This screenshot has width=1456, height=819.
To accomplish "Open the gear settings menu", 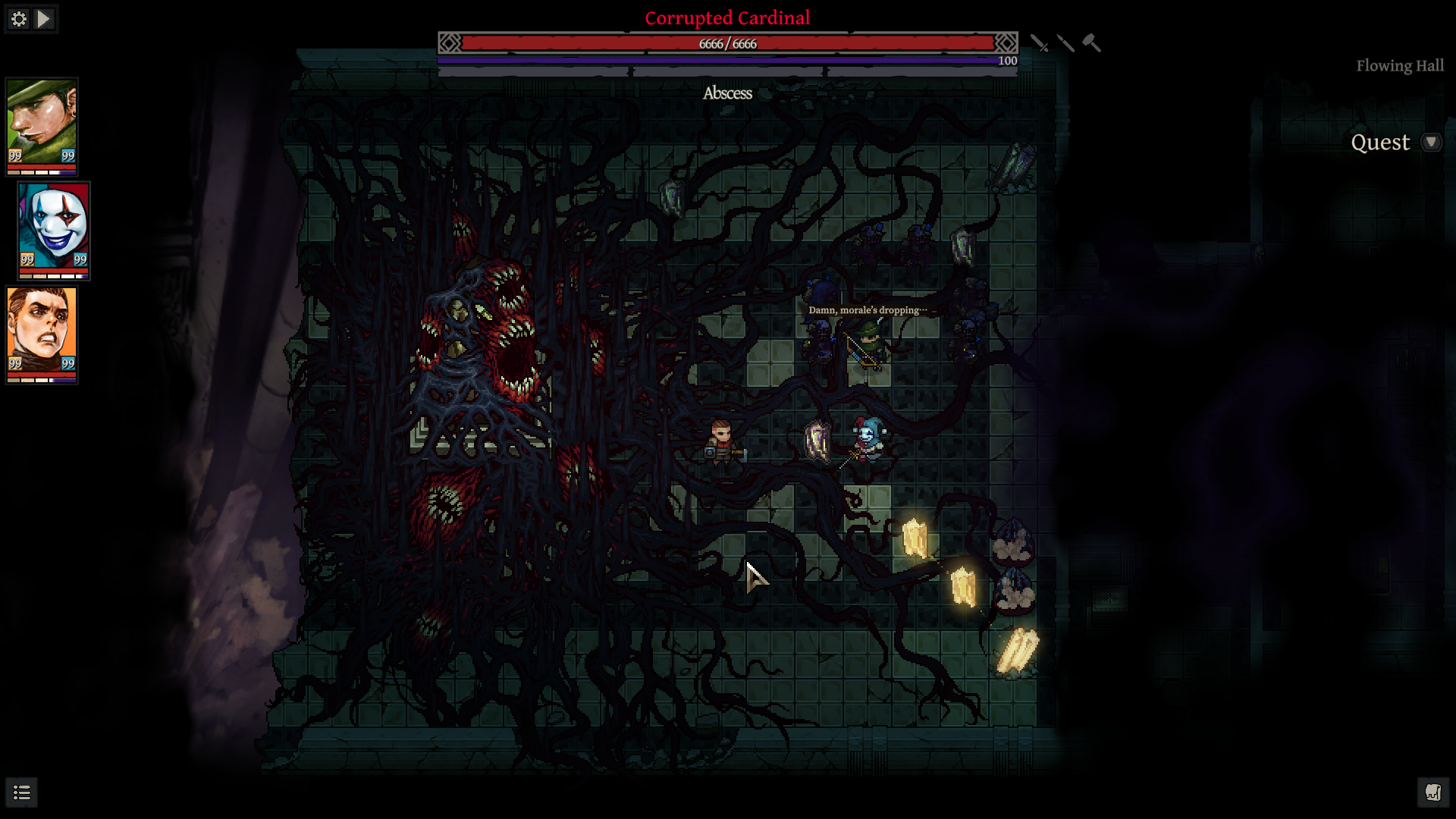I will pos(19,19).
